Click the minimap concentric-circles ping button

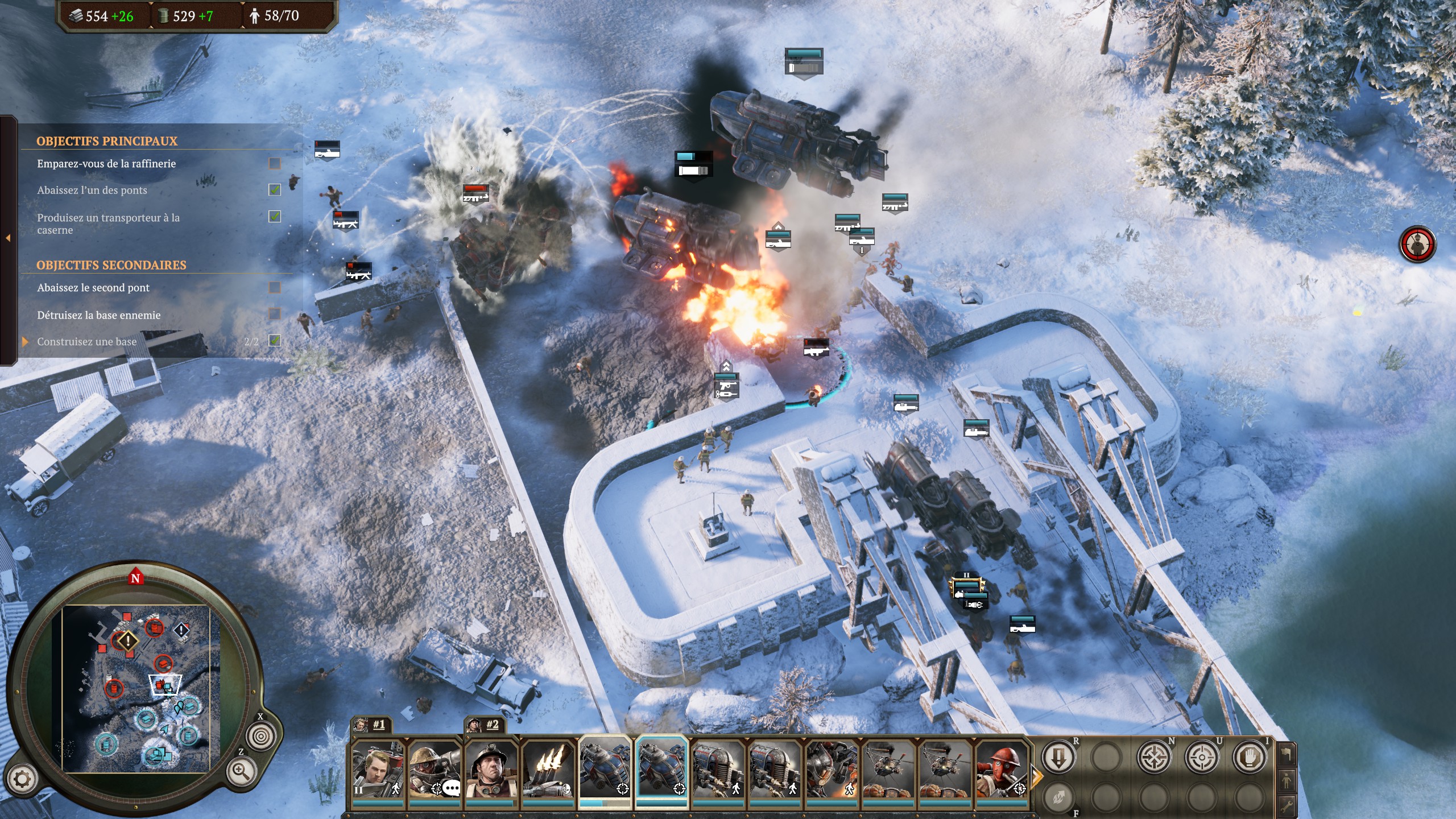click(x=260, y=736)
